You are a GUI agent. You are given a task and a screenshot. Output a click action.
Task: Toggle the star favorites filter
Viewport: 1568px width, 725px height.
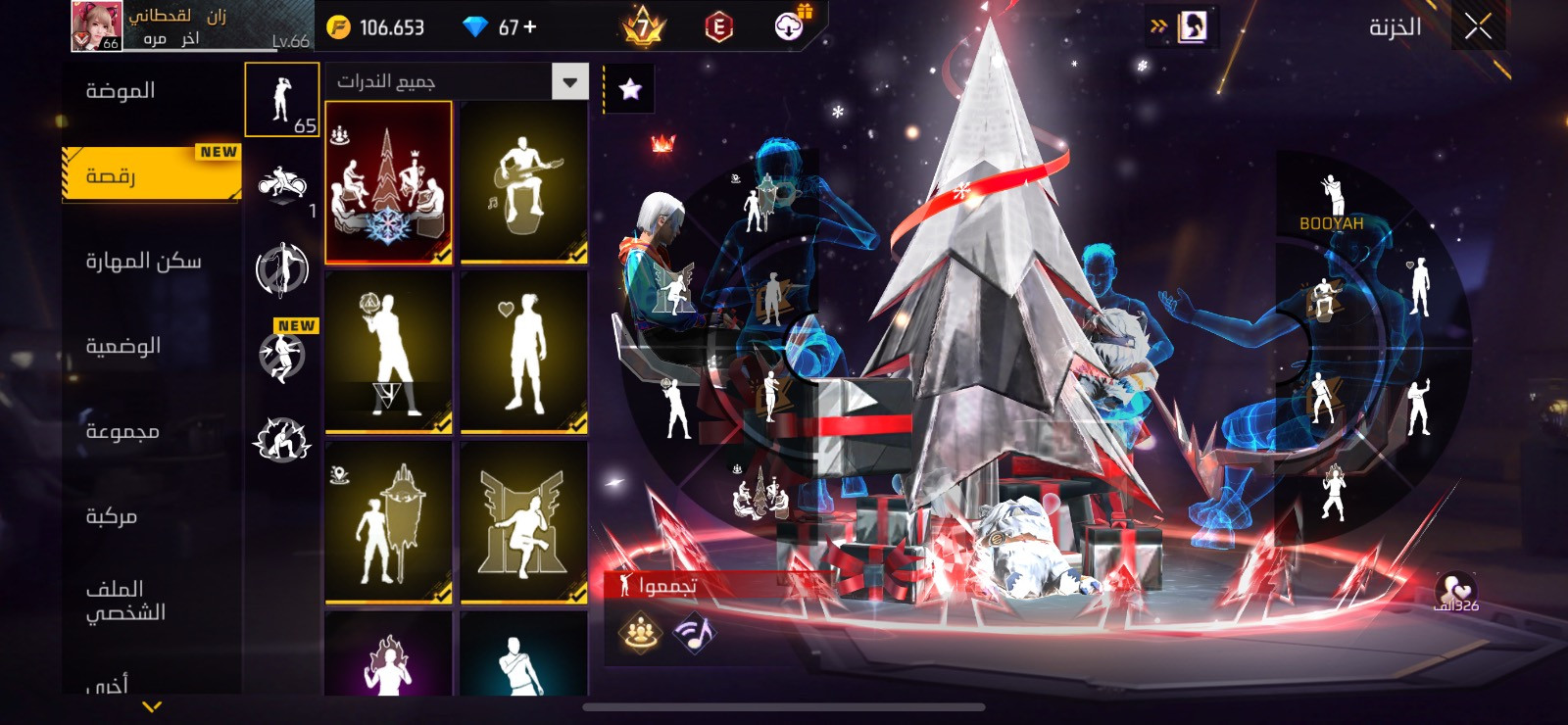(x=630, y=89)
